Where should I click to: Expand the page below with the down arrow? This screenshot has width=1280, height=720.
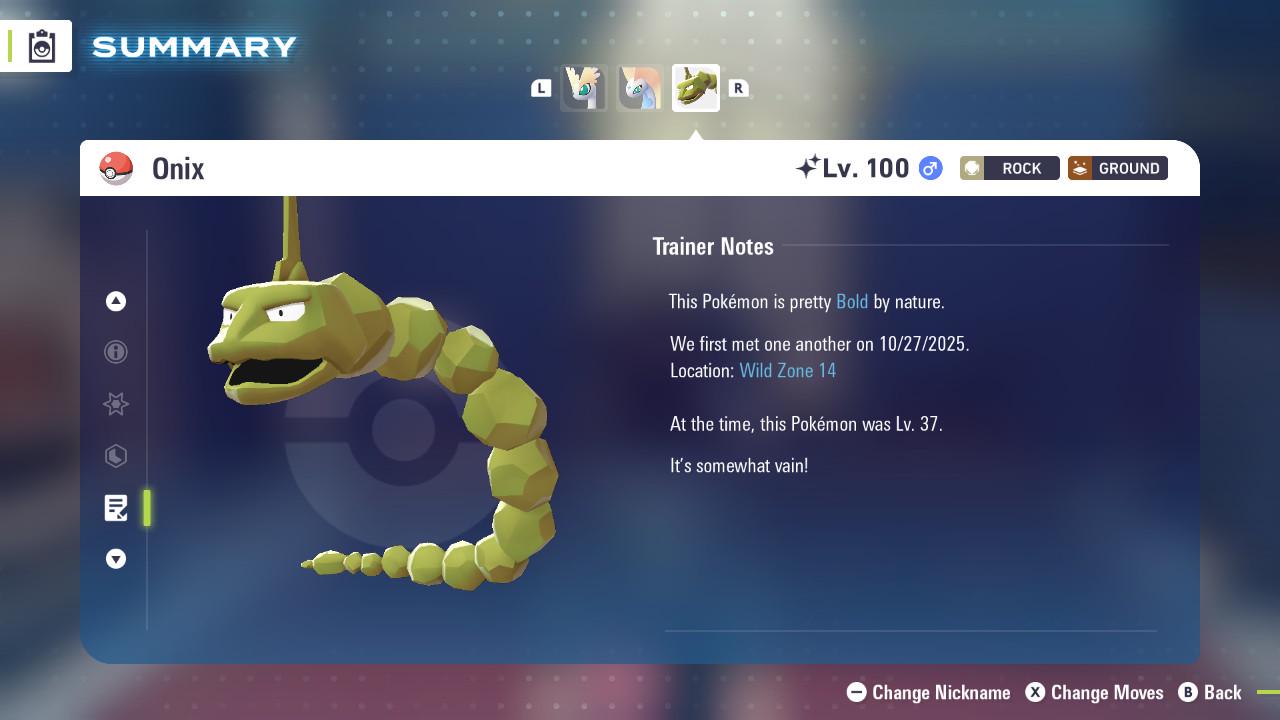(x=116, y=559)
